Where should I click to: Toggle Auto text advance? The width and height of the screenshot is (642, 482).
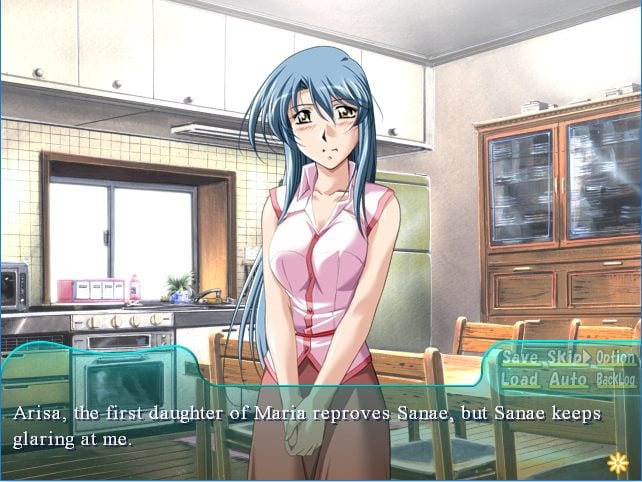coord(568,379)
